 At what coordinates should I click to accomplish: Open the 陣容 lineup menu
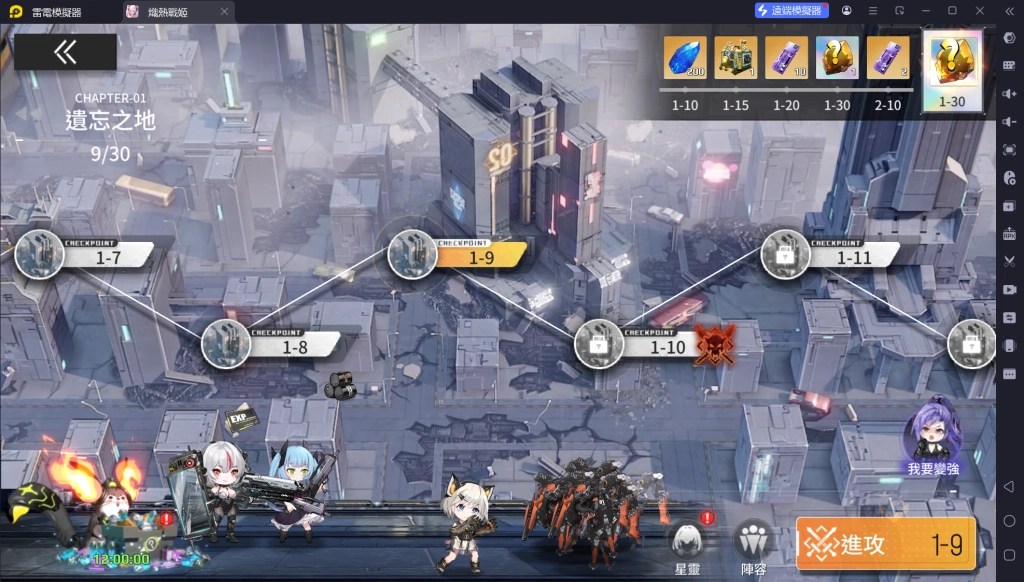click(x=753, y=545)
